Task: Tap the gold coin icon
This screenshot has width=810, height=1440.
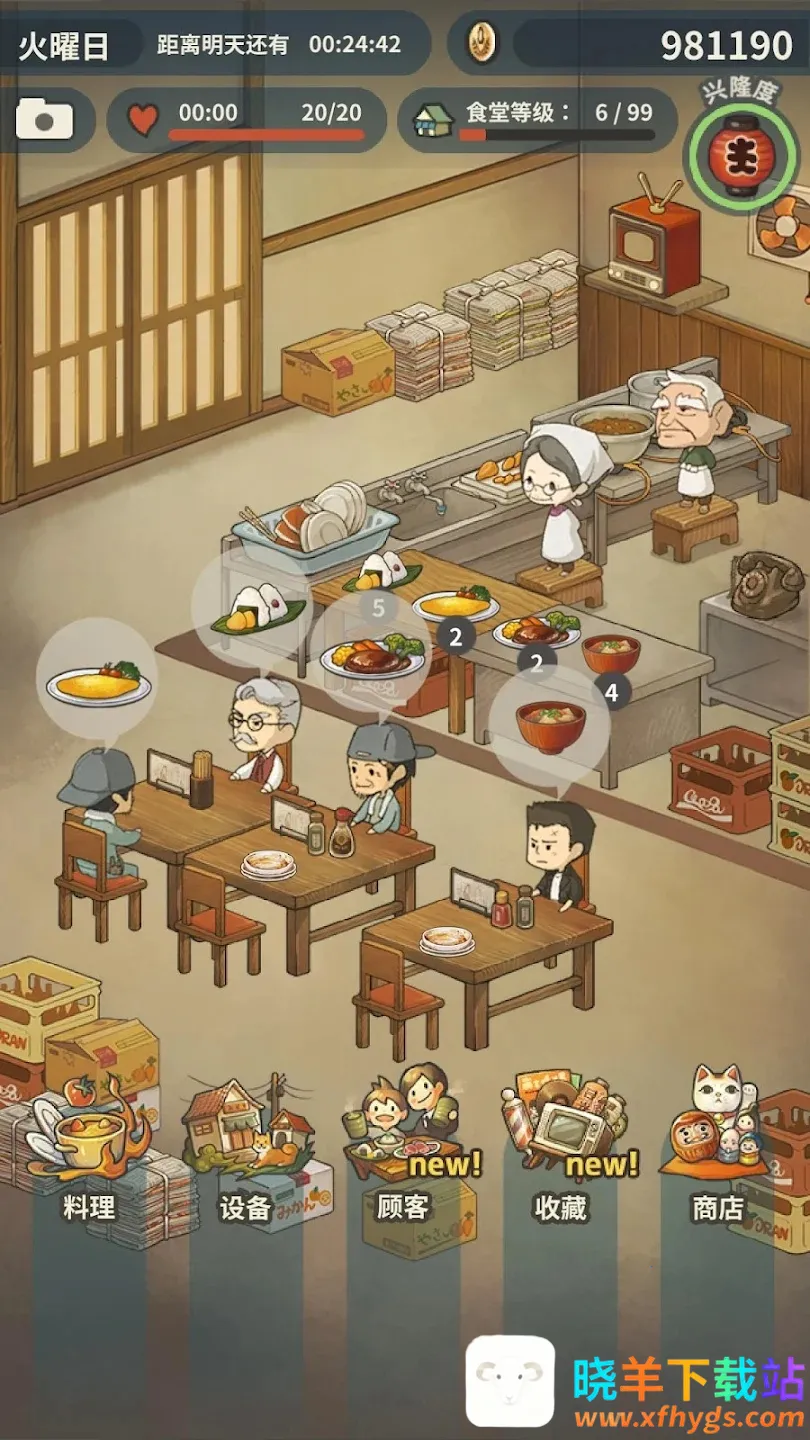Action: [x=482, y=43]
